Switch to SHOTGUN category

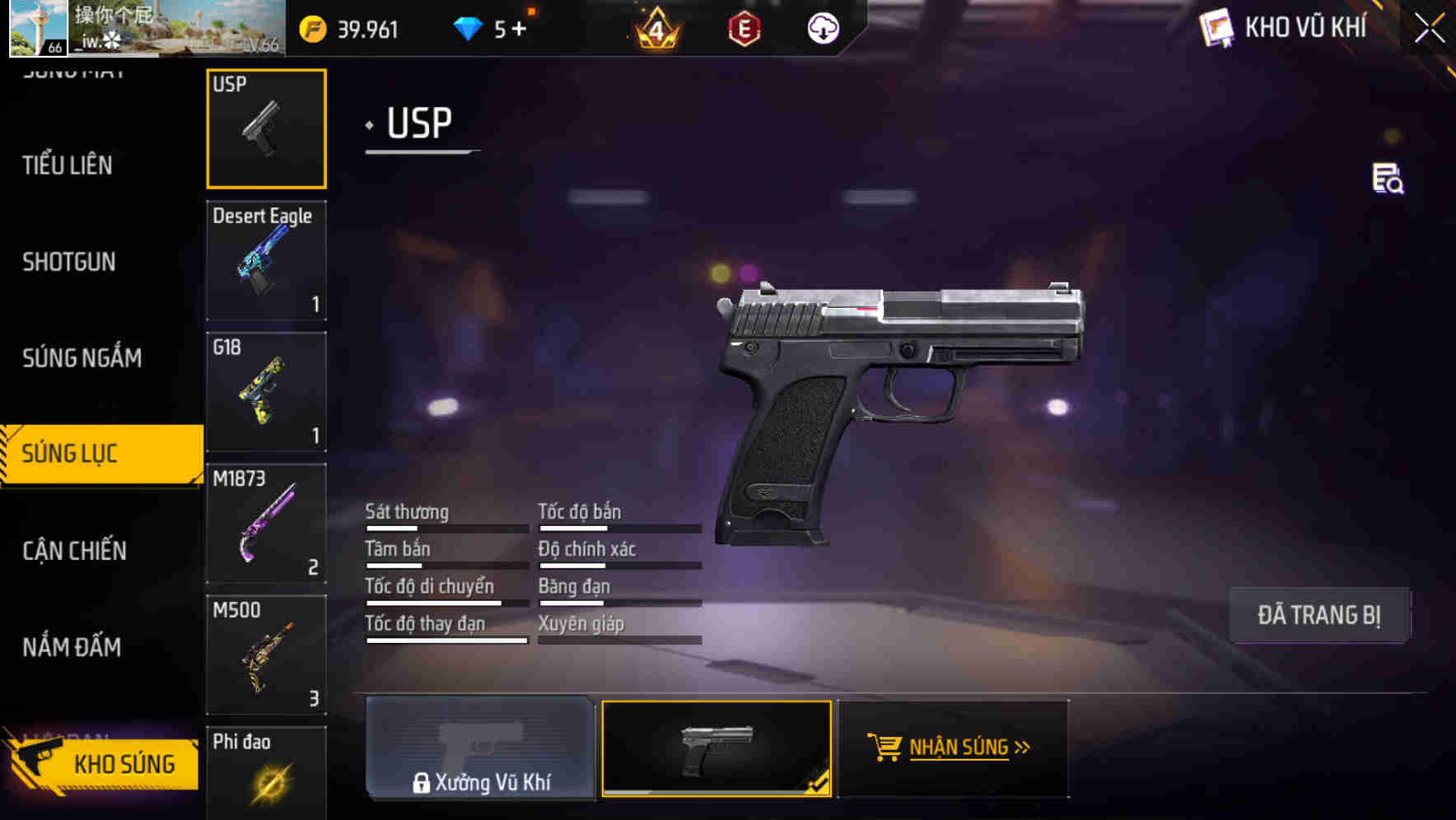[x=68, y=262]
